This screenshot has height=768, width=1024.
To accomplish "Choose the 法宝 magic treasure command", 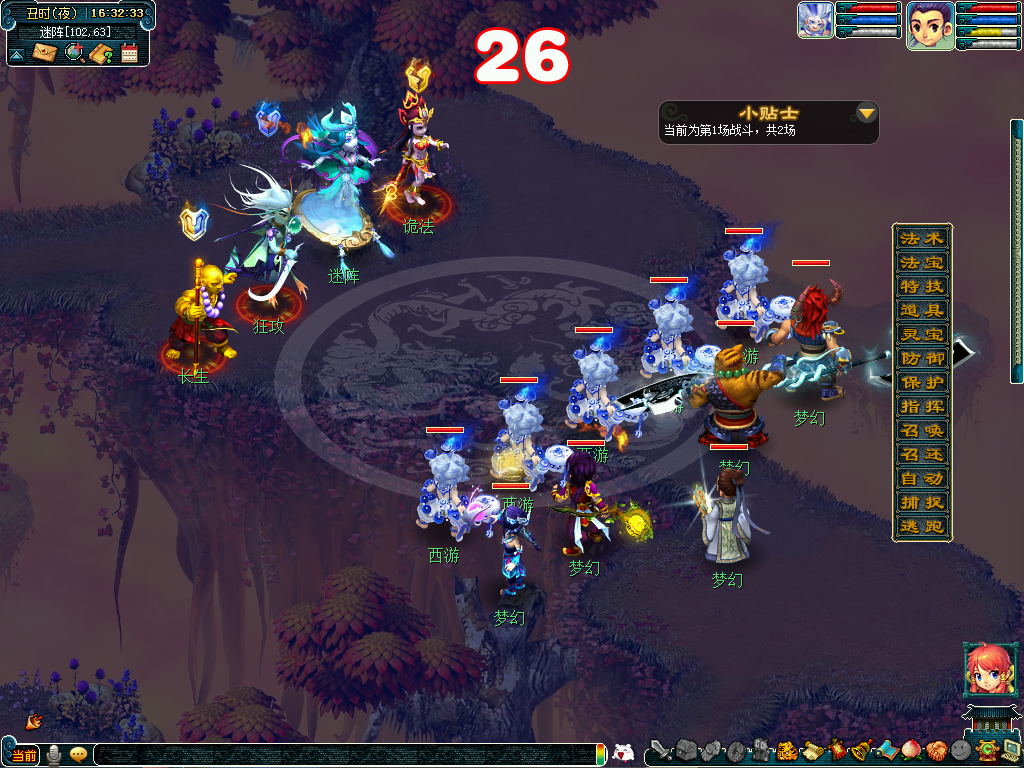I will [921, 263].
